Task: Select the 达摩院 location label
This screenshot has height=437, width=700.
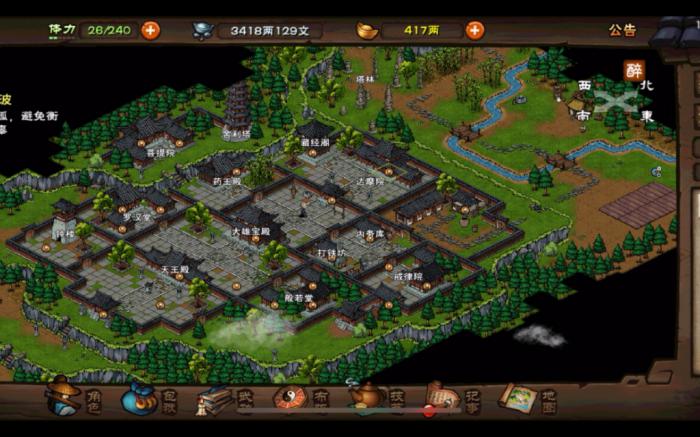Action: tap(369, 180)
